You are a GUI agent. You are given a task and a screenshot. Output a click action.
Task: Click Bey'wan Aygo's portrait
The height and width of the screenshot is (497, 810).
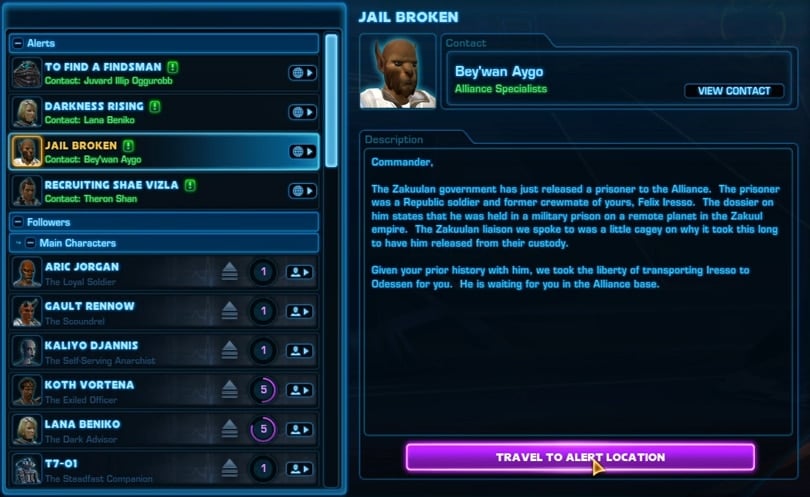398,72
